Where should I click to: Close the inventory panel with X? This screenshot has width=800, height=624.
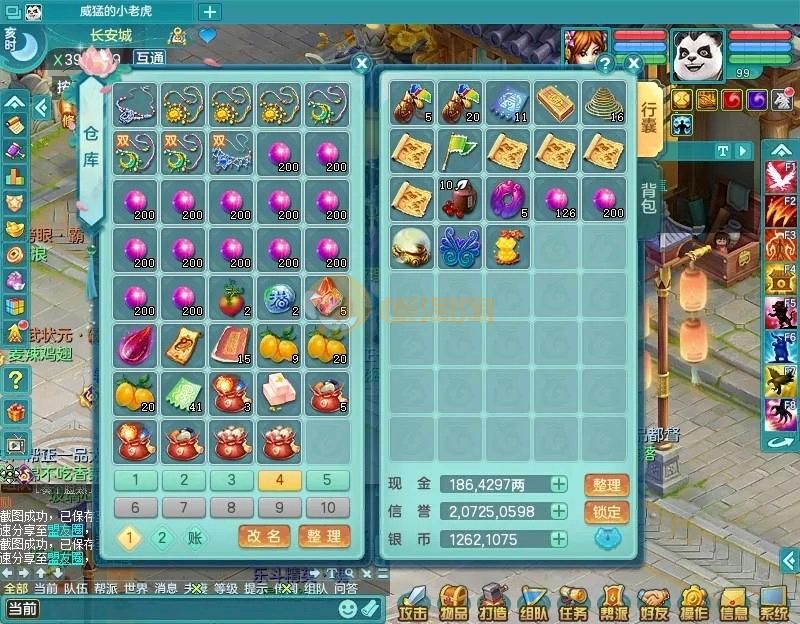(633, 64)
